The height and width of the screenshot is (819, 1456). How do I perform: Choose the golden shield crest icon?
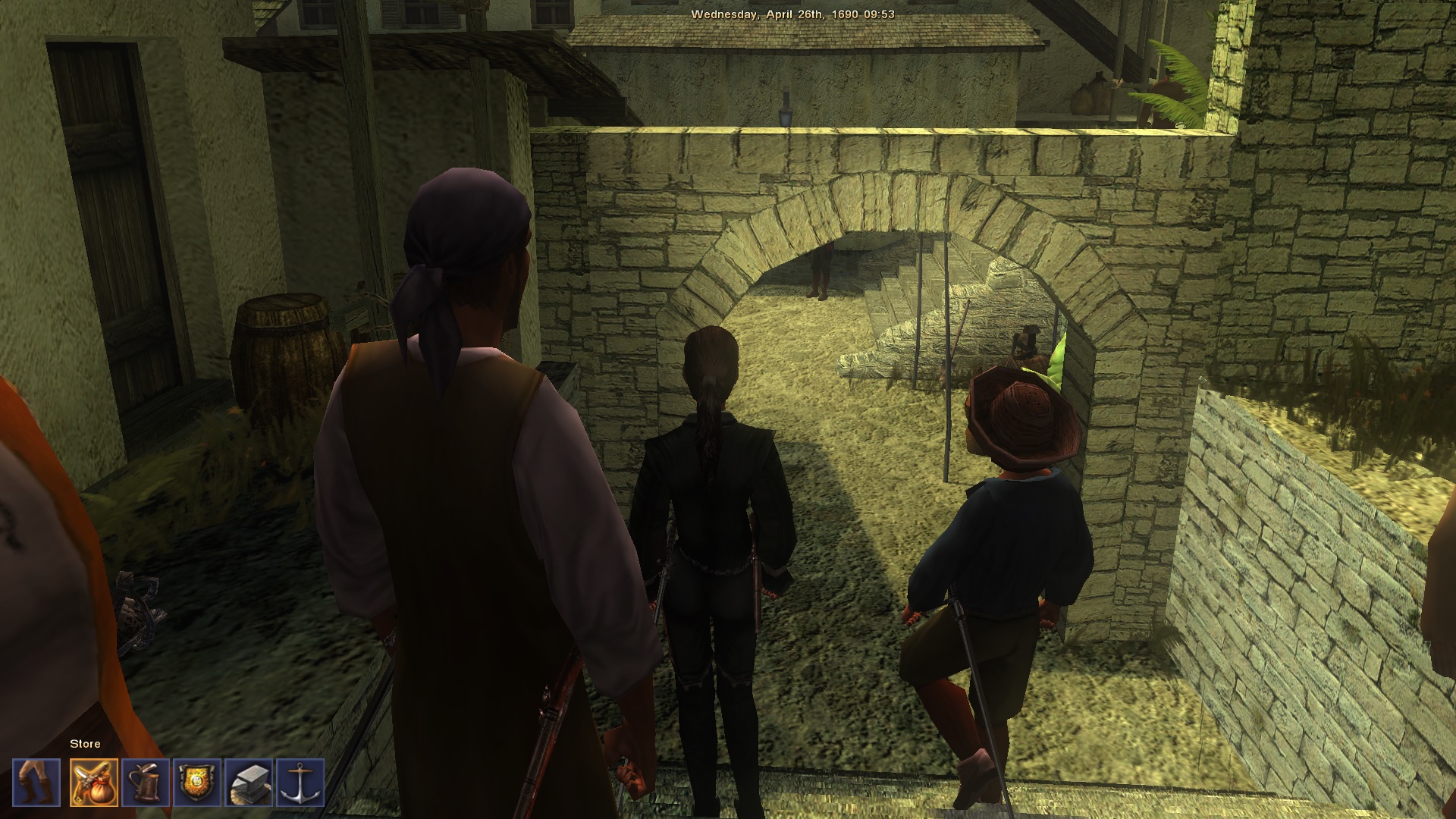197,783
